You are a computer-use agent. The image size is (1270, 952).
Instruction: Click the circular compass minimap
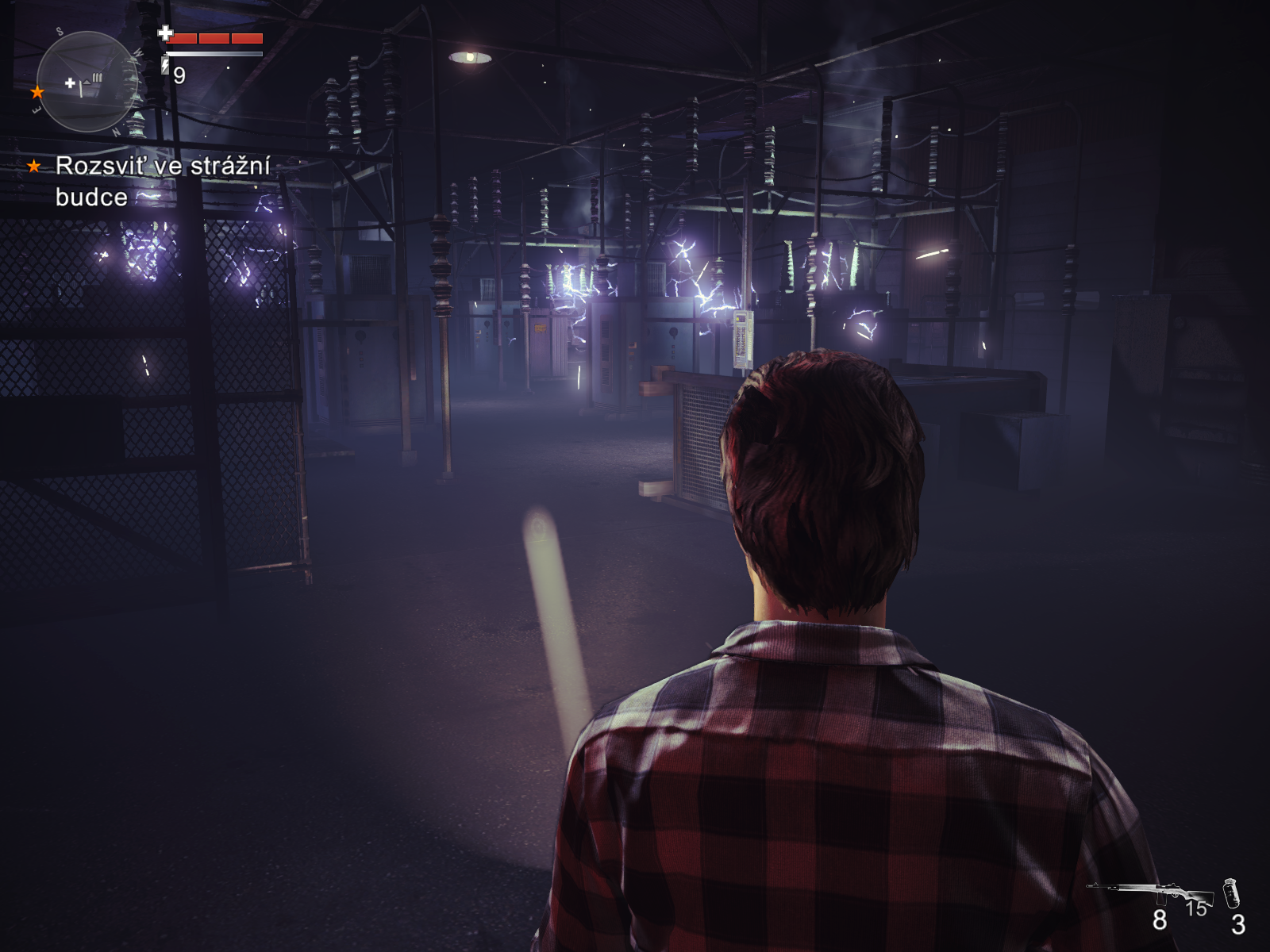pos(87,82)
